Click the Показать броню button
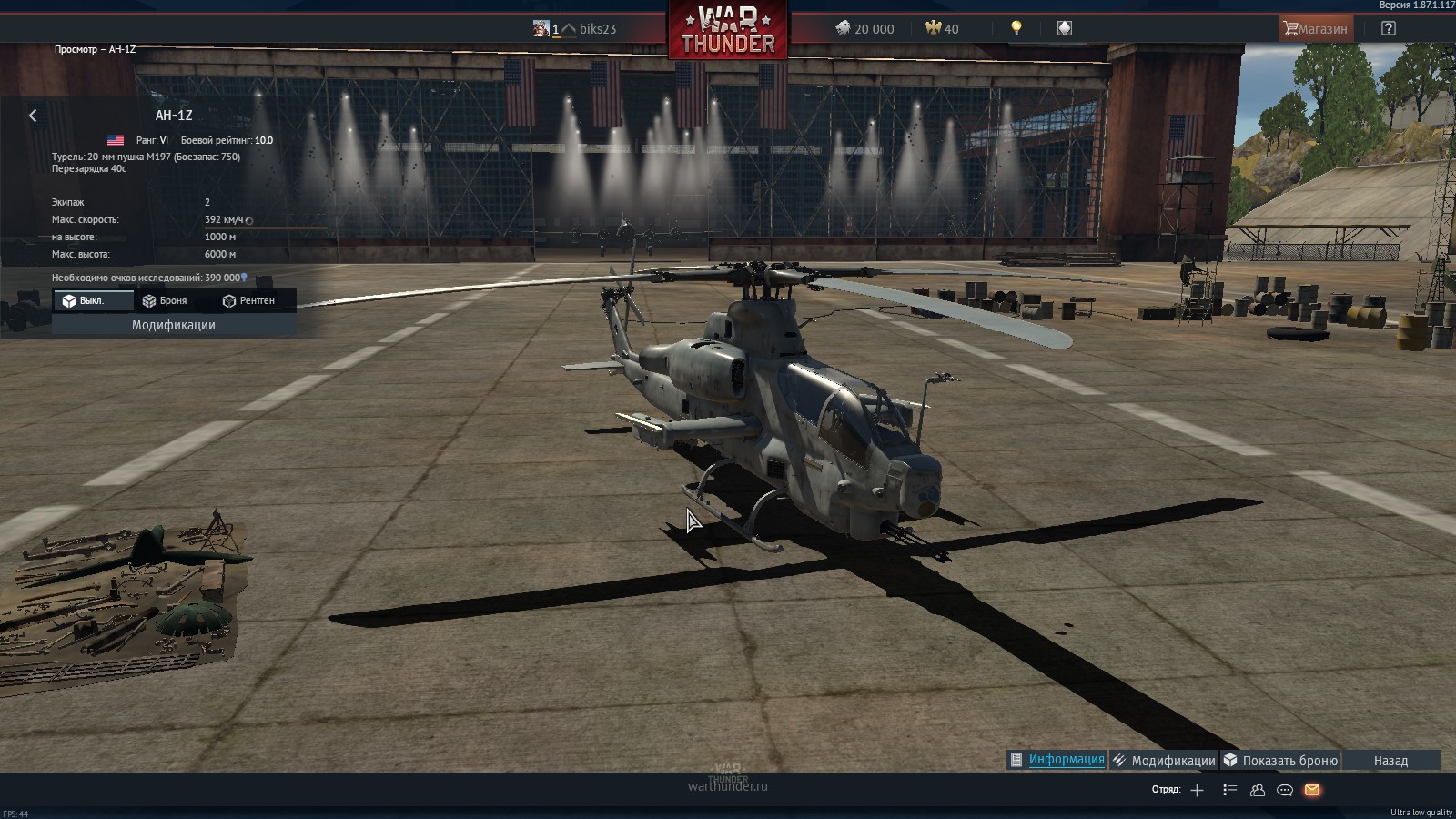This screenshot has width=1456, height=819. coord(1280,760)
